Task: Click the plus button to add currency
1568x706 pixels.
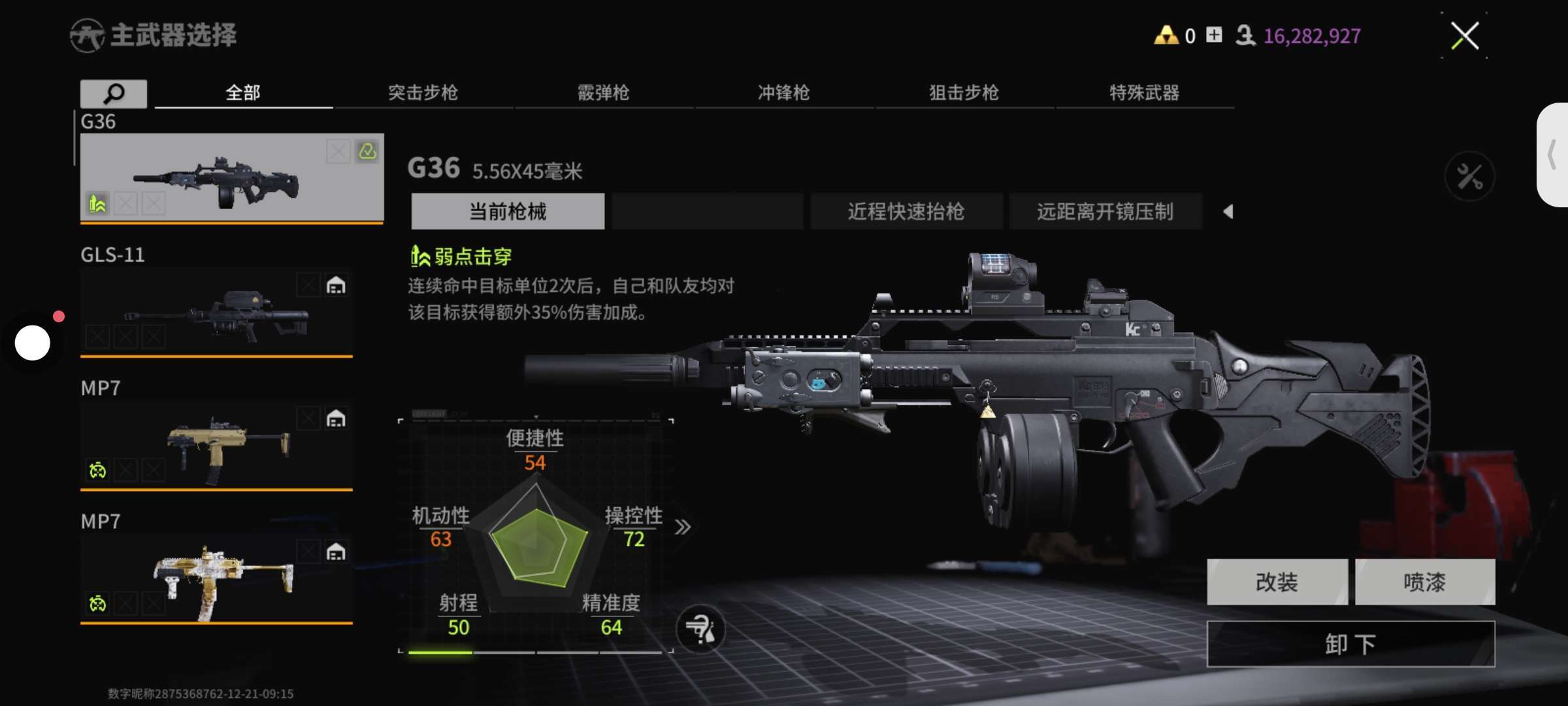Action: point(1214,35)
